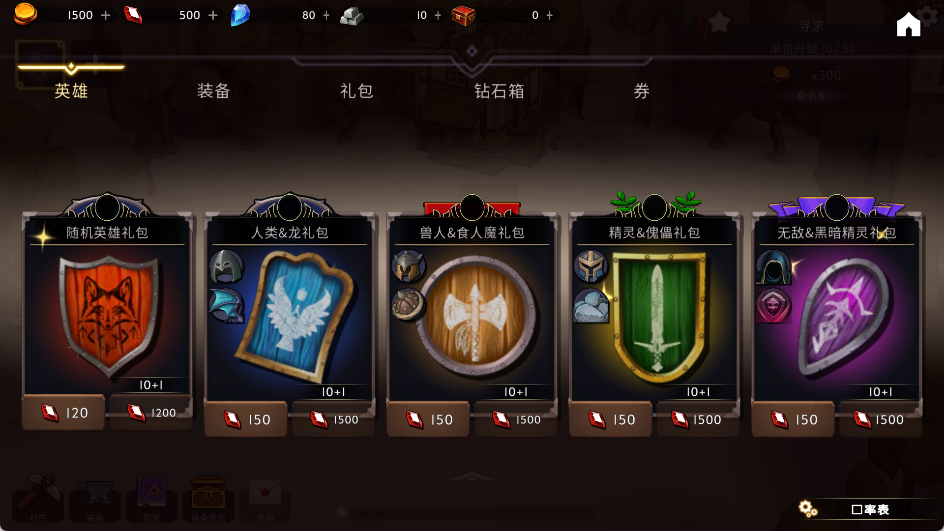Viewport: 944px width, 531px height.
Task: Buy 10+1 兽人&食人魔礼包 for 1500
Action: 516,420
